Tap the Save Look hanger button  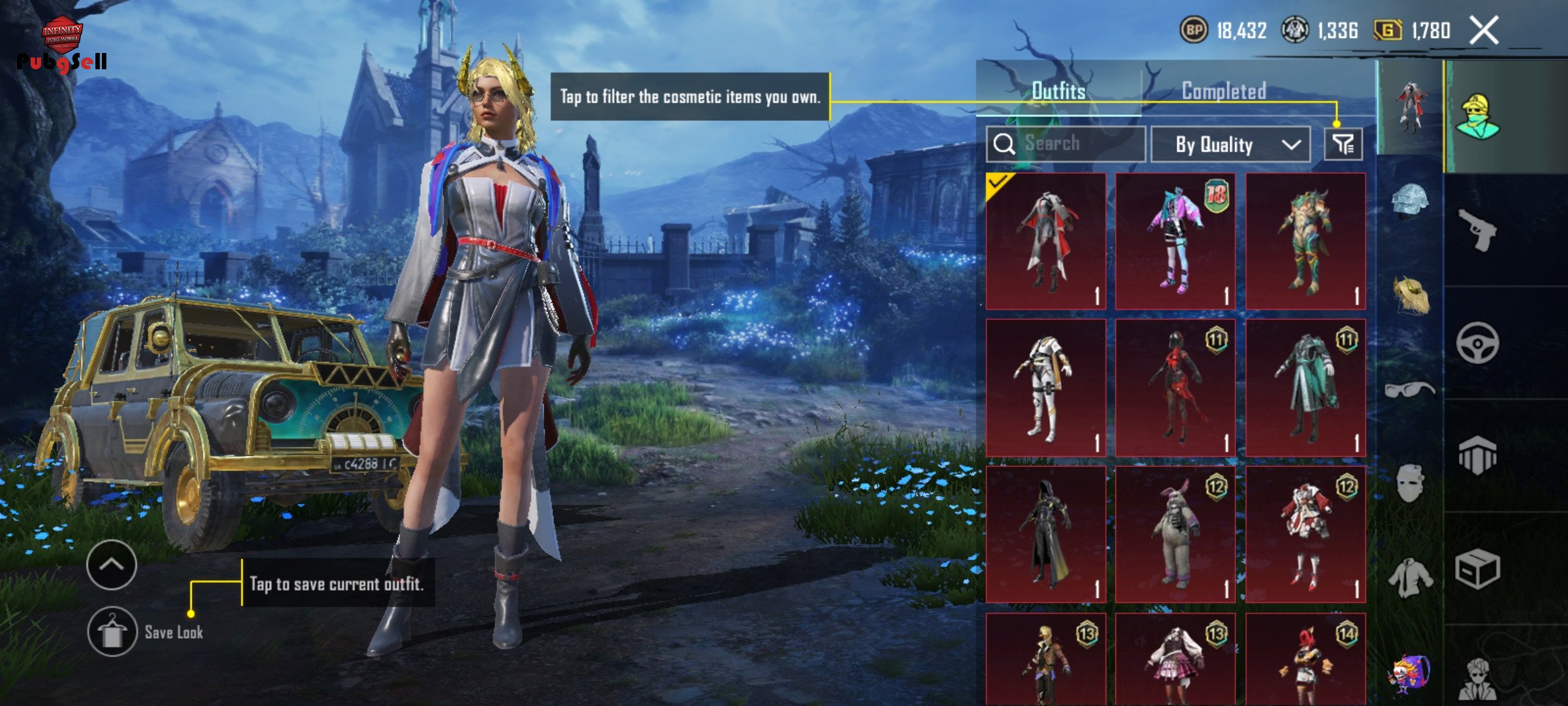click(112, 631)
